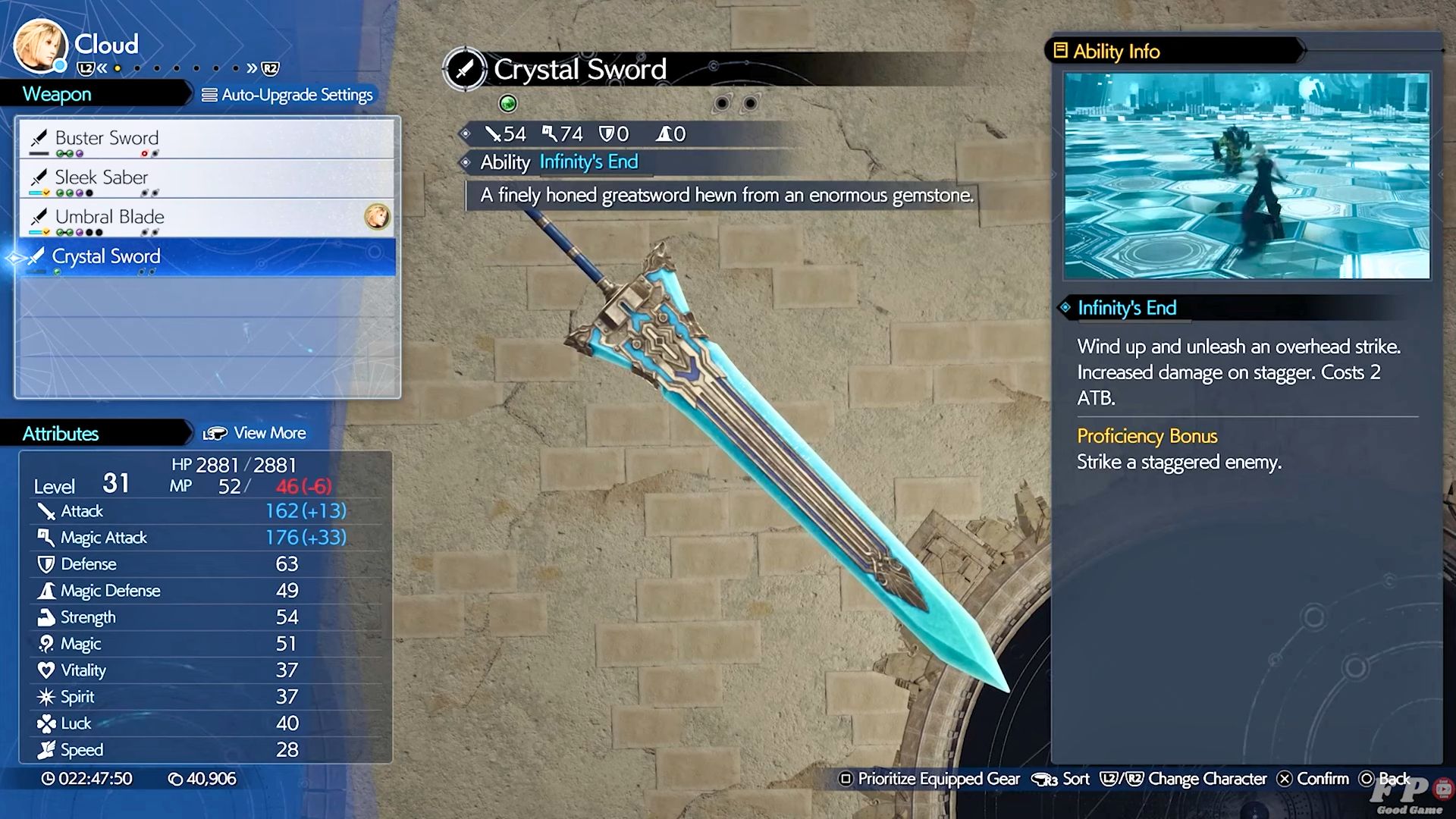Select the green materia orb under Crystal Sword name
This screenshot has height=819, width=1456.
[x=508, y=104]
